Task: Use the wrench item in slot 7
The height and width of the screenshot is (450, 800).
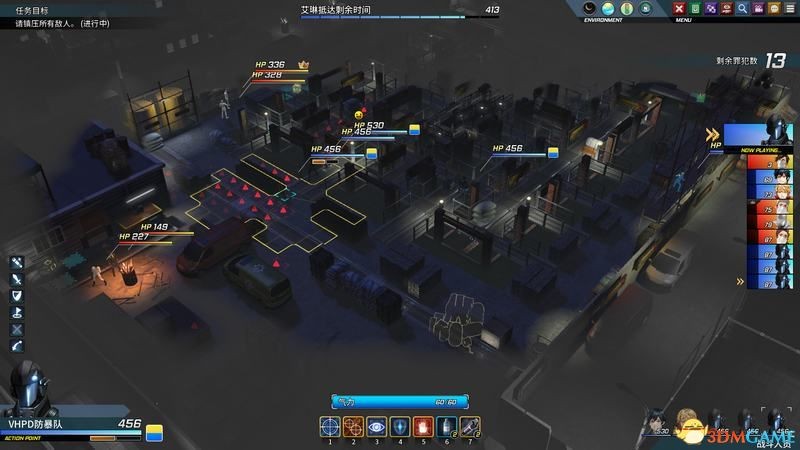Action: coord(469,428)
